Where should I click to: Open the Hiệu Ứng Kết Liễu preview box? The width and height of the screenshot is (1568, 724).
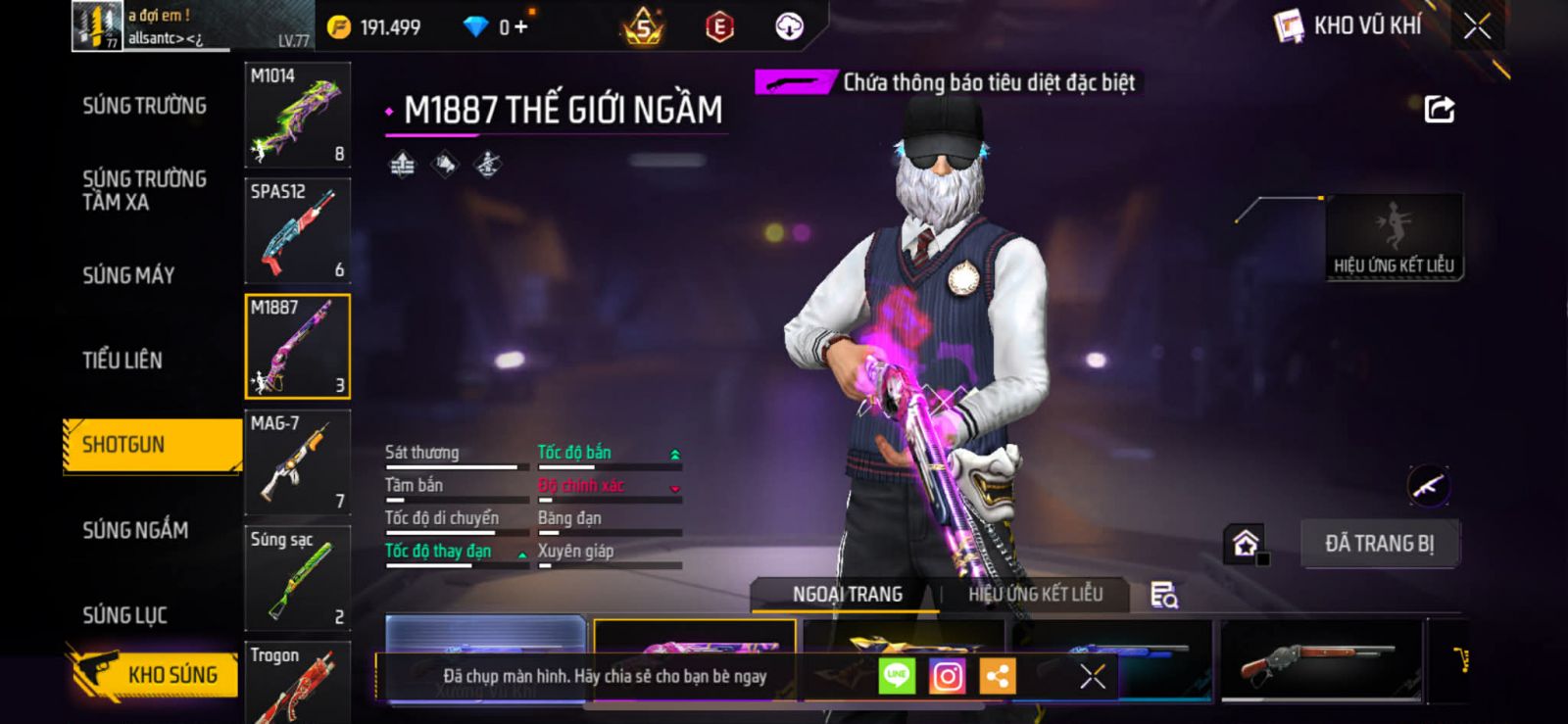1394,237
